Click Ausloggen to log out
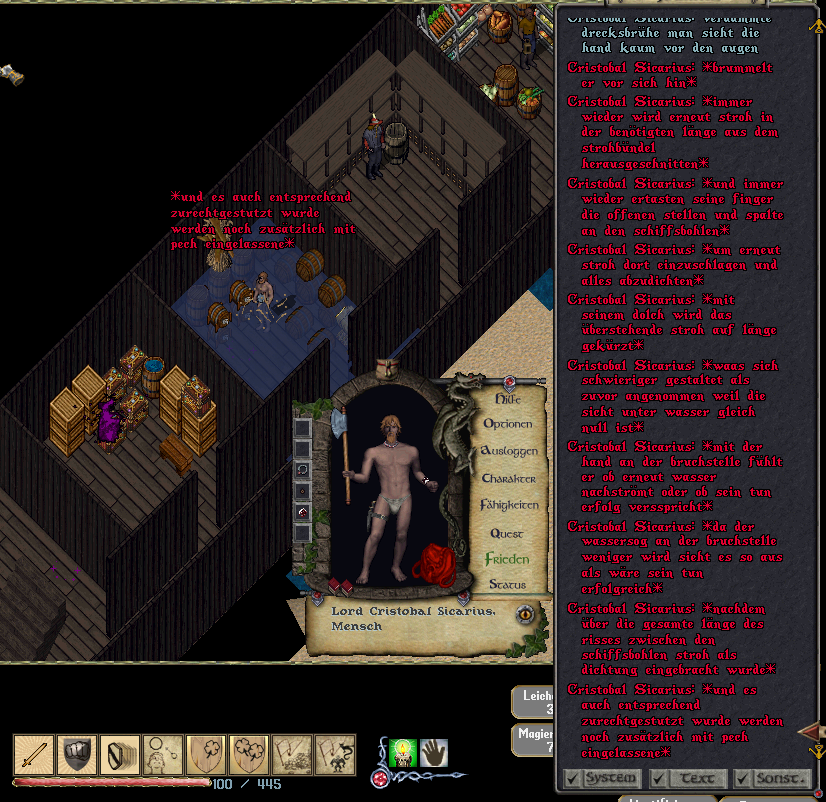The width and height of the screenshot is (826, 802). coord(509,451)
